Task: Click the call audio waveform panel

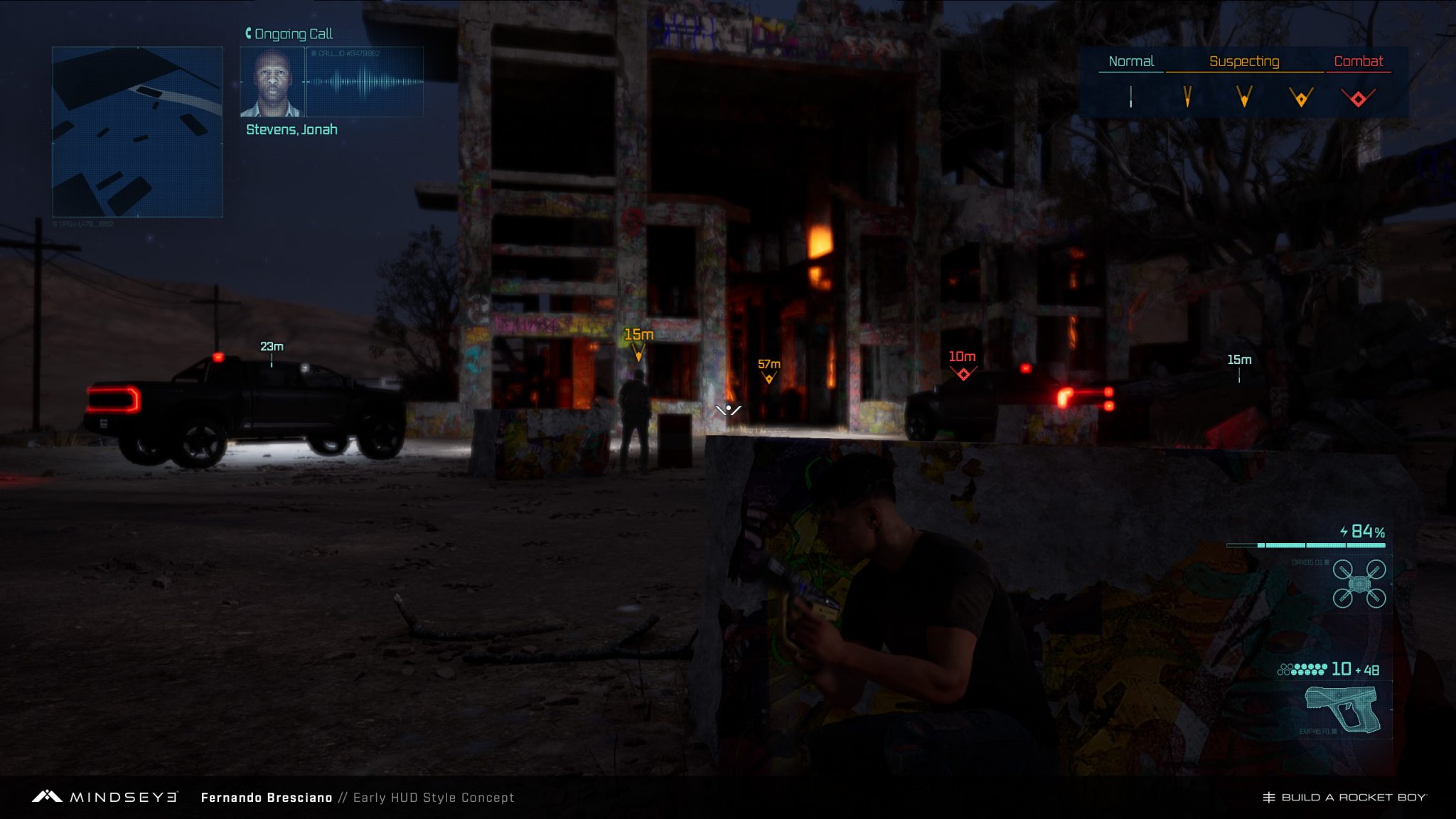Action: (x=365, y=82)
